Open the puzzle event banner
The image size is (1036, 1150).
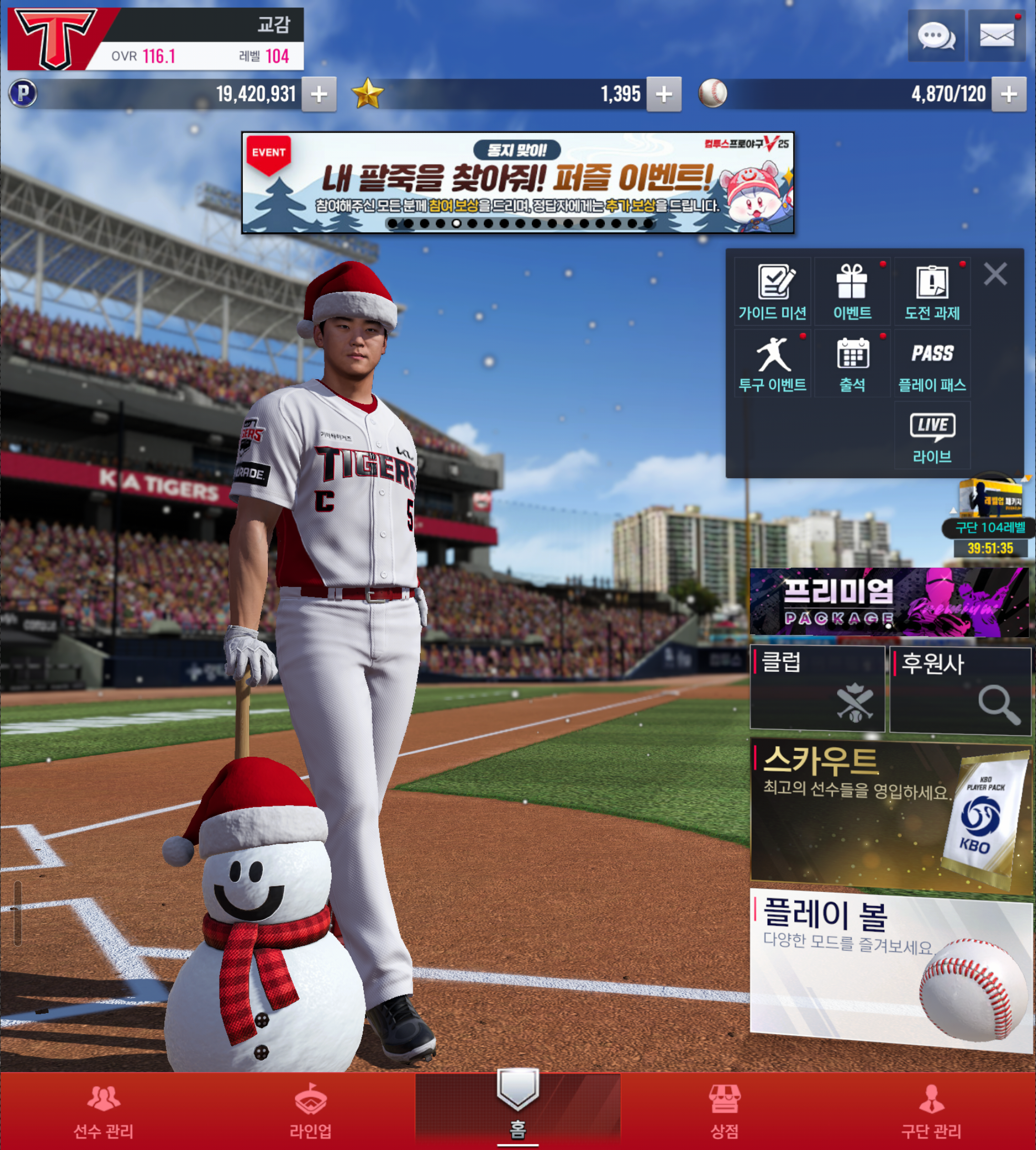click(517, 183)
